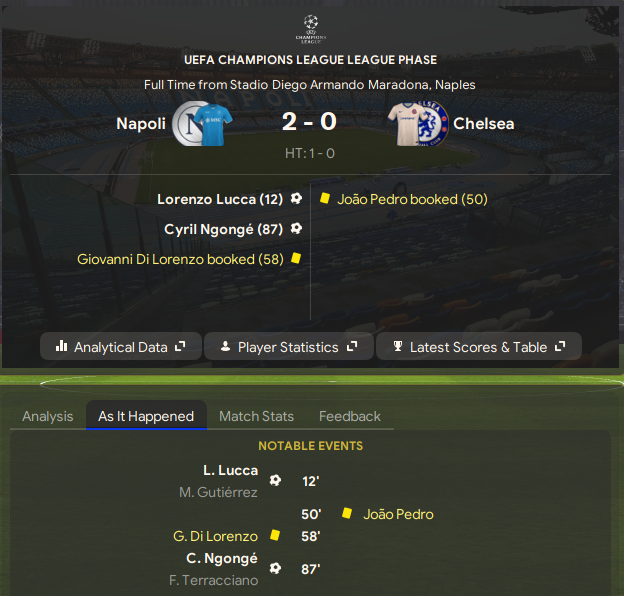Image resolution: width=624 pixels, height=596 pixels.
Task: Open João Pedro booked (50) entry
Action: [x=412, y=199]
